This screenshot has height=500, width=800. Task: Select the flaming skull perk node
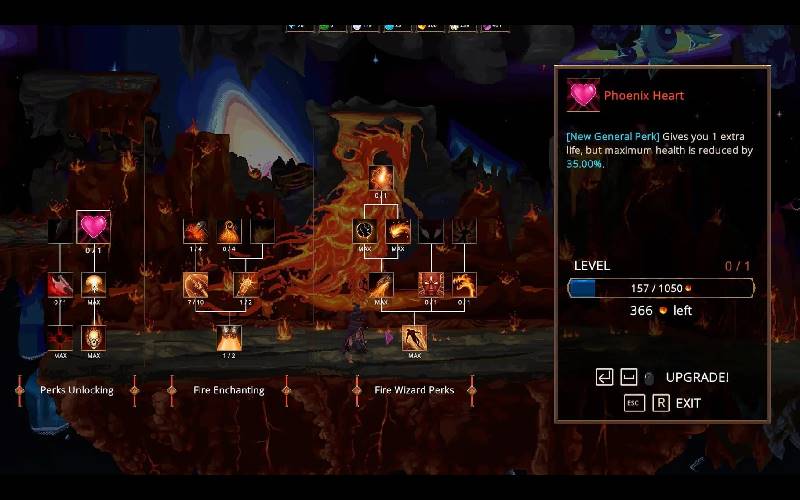pyautogui.click(x=94, y=338)
